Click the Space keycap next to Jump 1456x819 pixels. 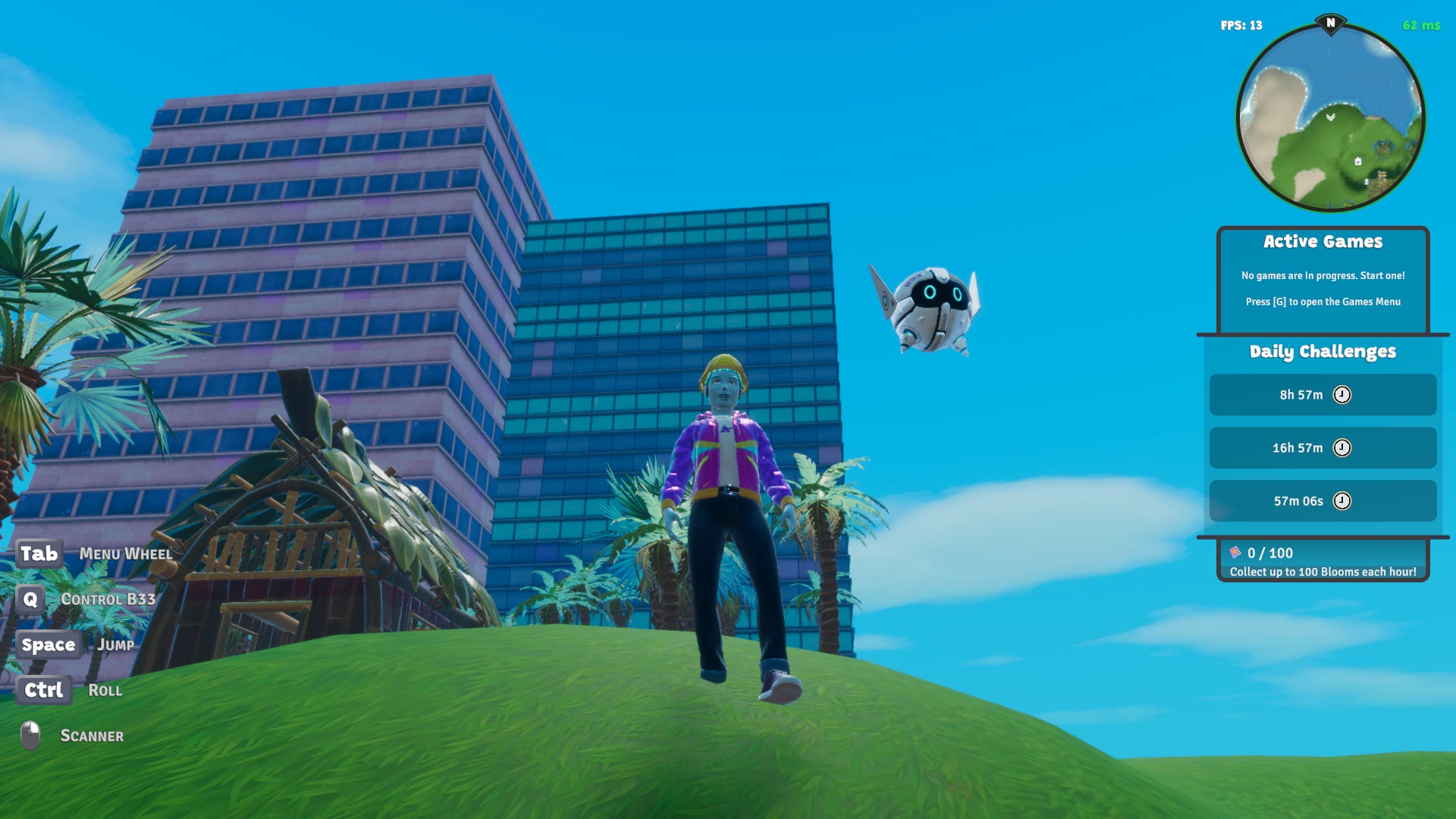click(49, 645)
